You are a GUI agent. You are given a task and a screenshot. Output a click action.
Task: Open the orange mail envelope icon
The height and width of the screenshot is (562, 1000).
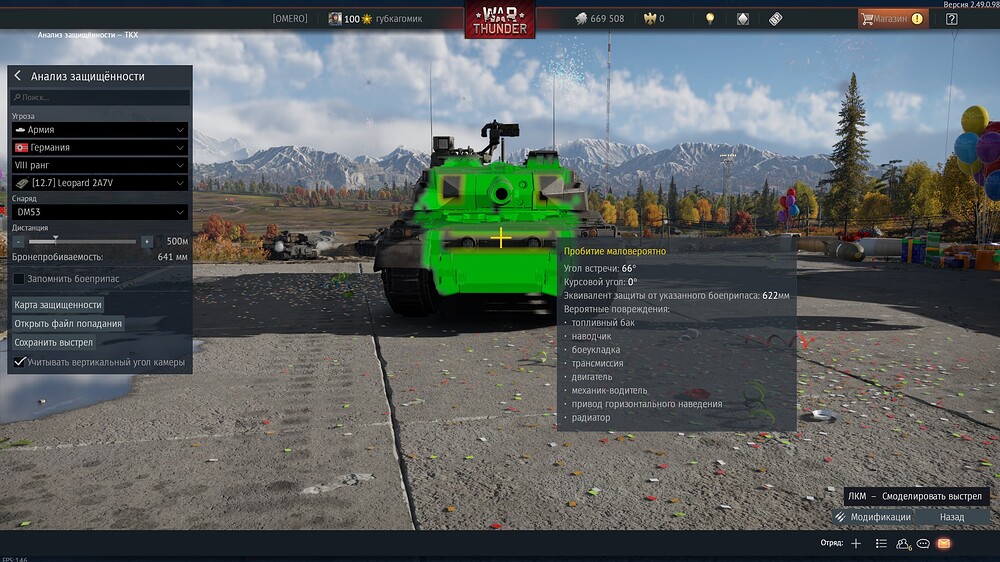tap(944, 543)
